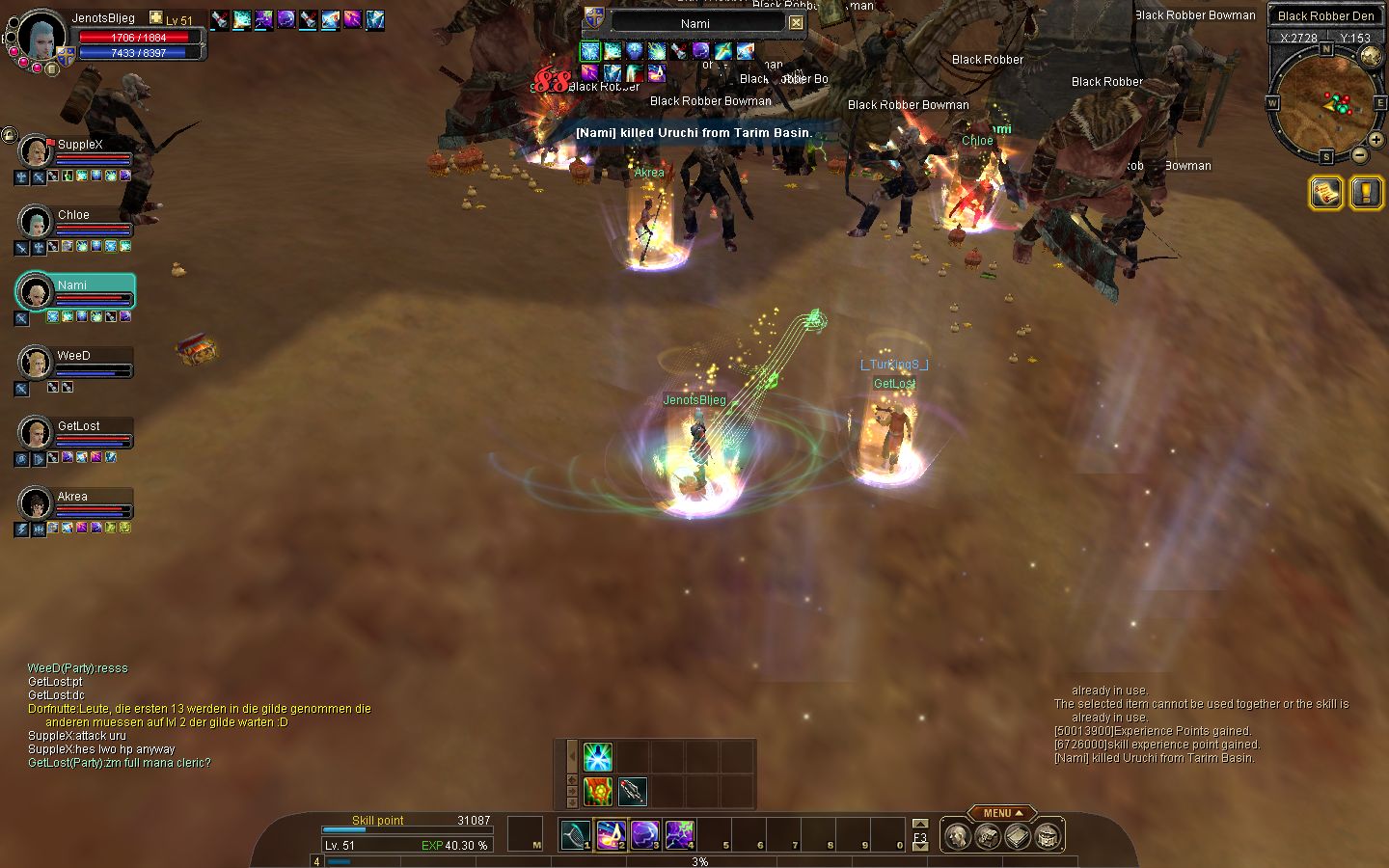This screenshot has width=1389, height=868.
Task: Click own JenotsBljeg character portrait
Action: (x=41, y=36)
